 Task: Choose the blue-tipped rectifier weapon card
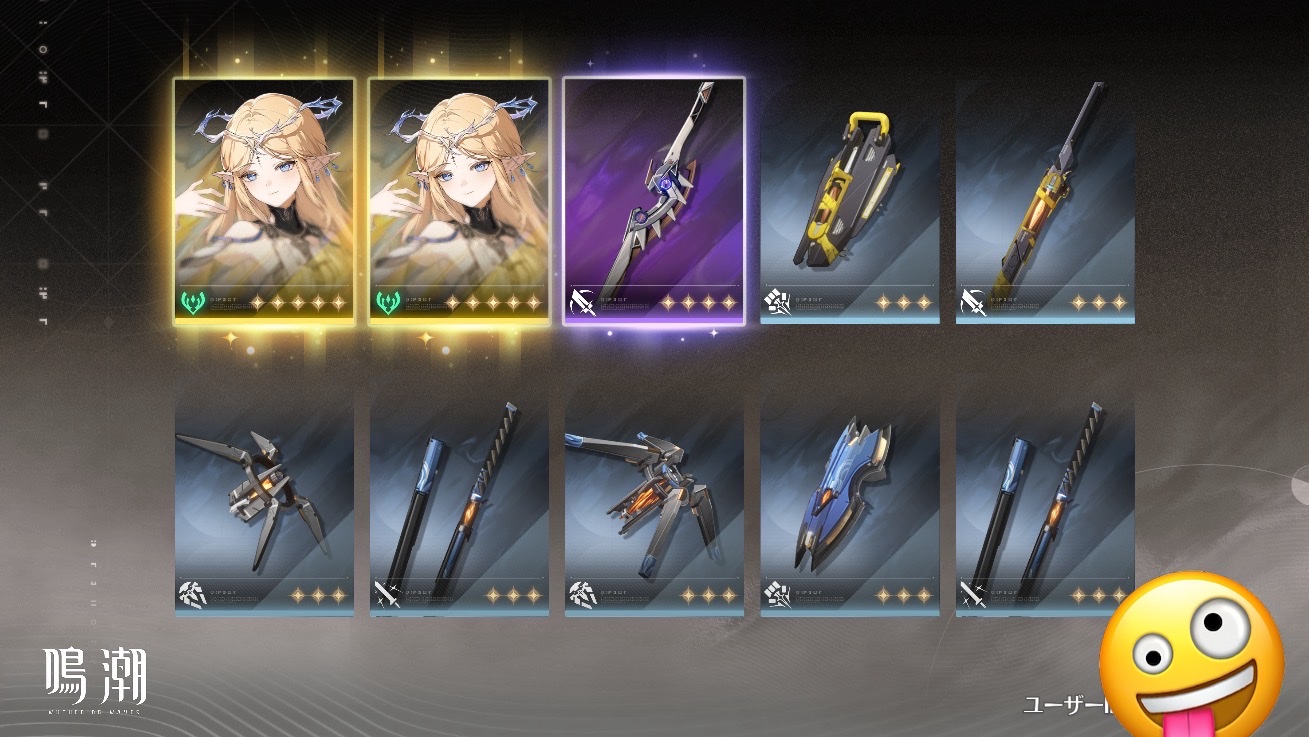[653, 497]
